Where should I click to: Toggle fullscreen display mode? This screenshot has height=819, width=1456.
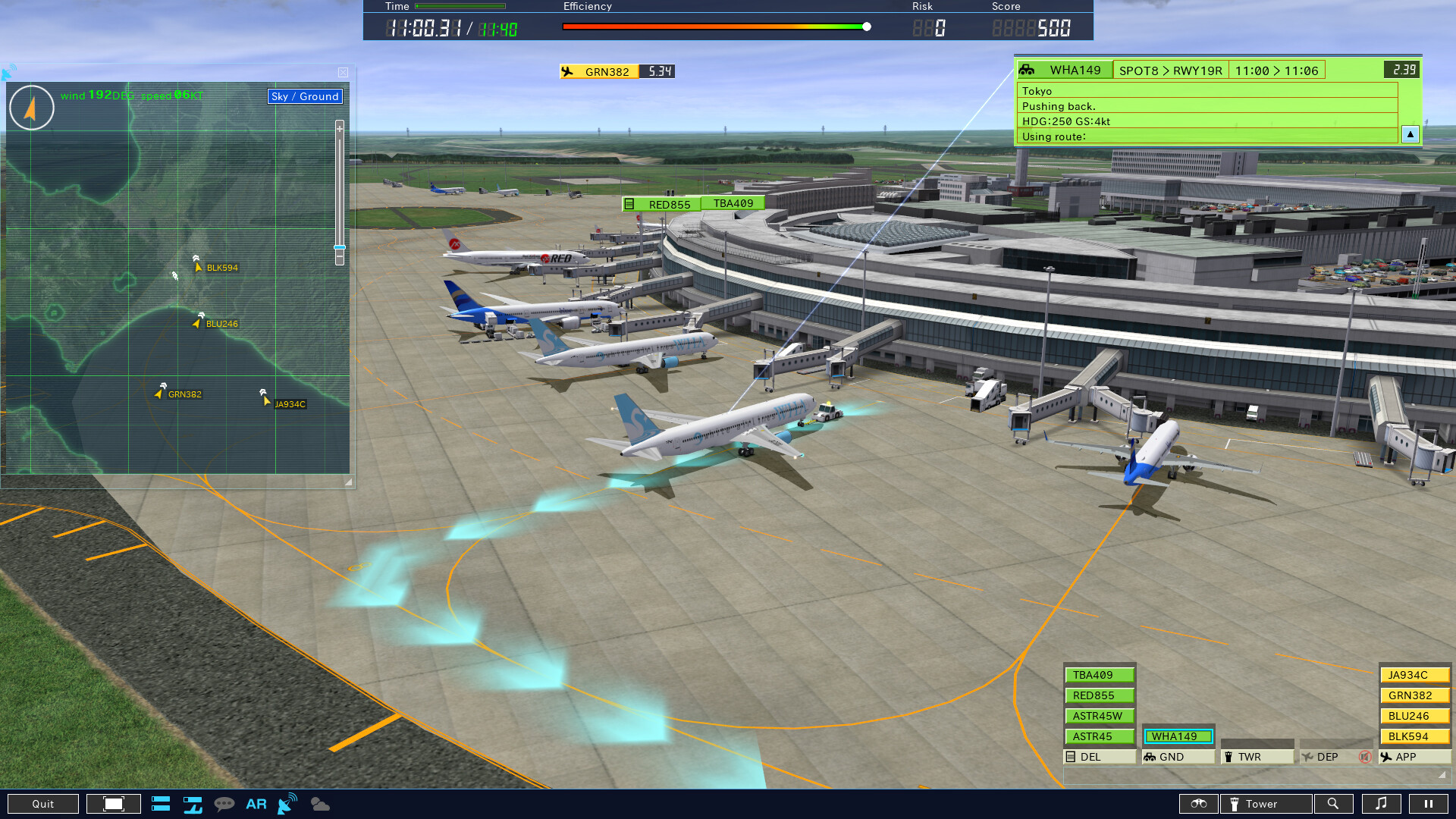[113, 803]
